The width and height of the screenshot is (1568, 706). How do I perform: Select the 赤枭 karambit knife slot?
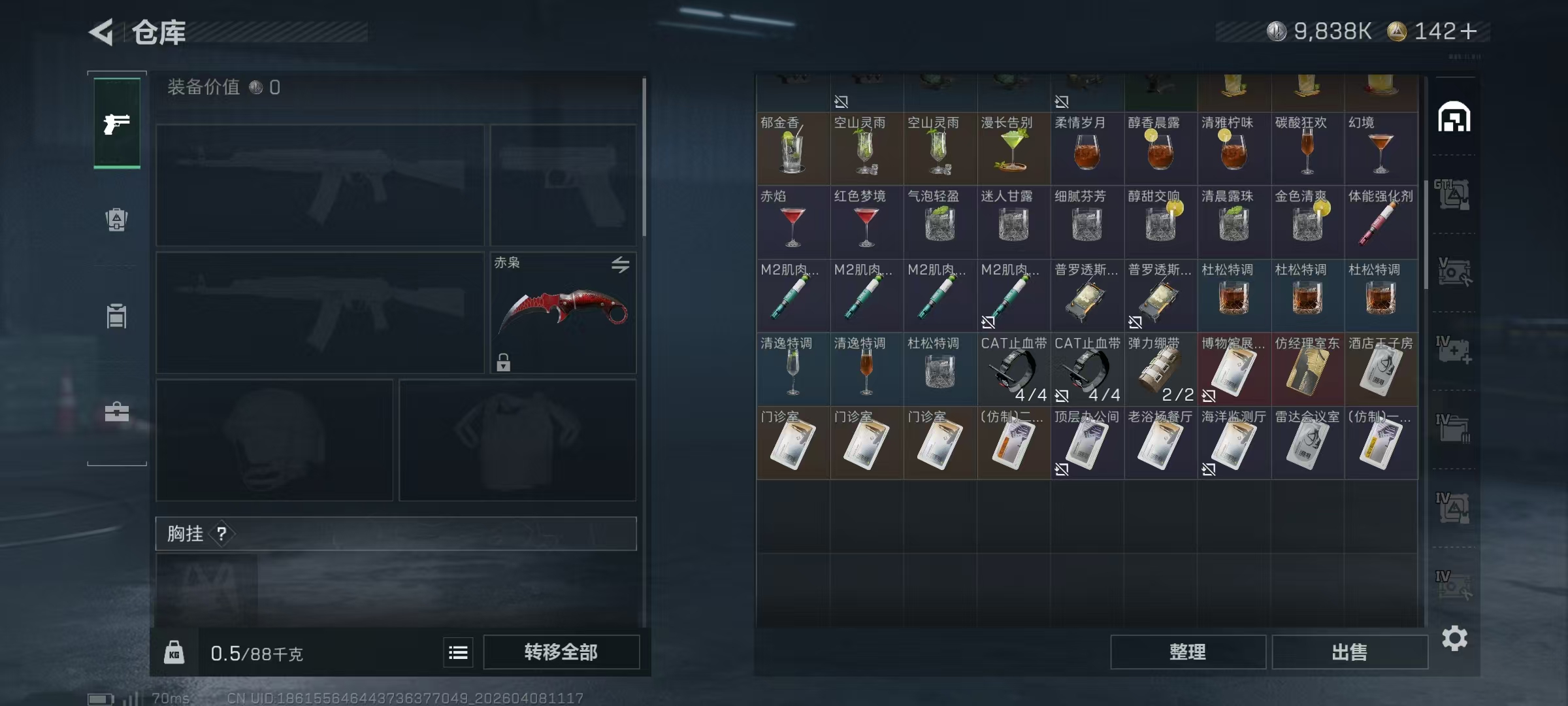563,312
